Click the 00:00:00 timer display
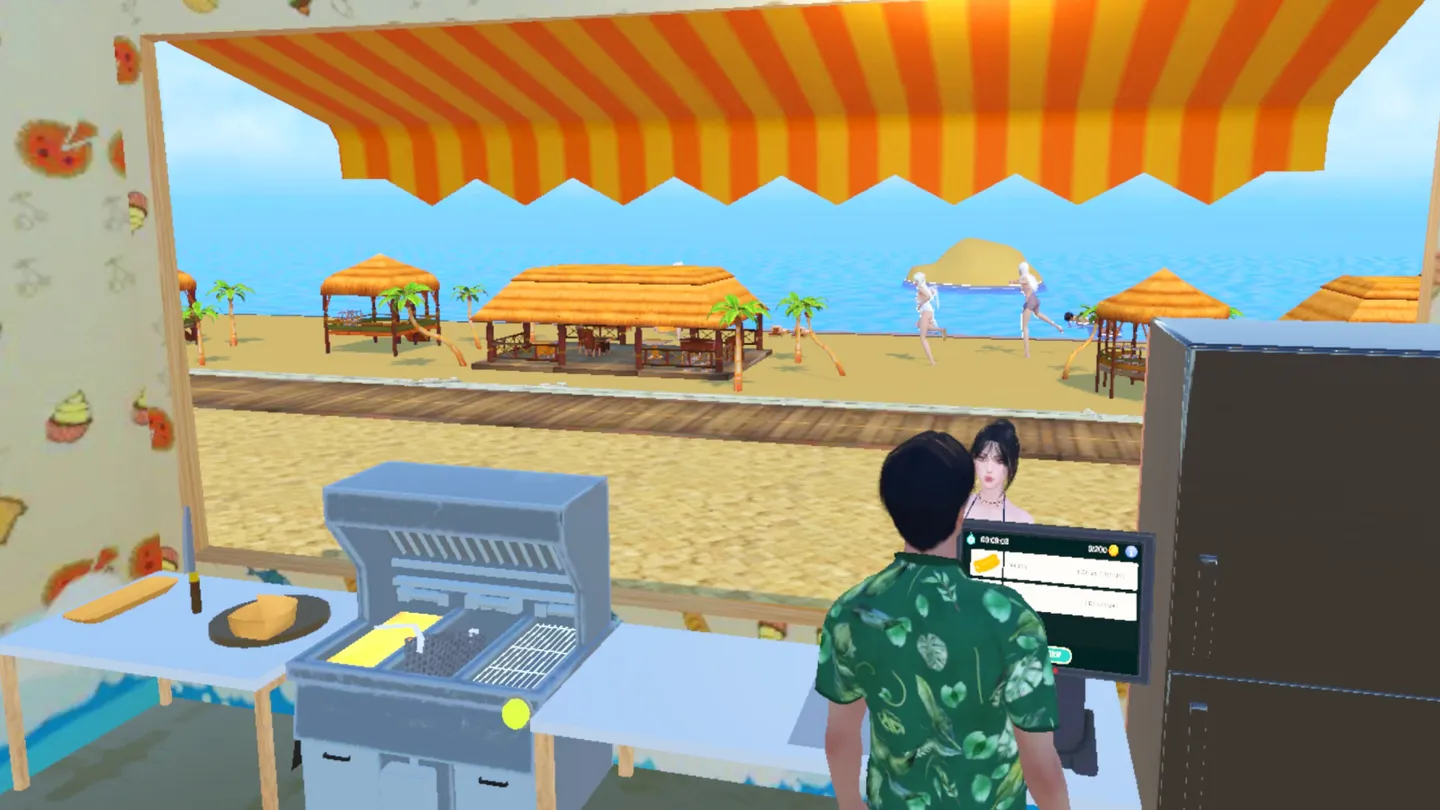Viewport: 1440px width, 810px height. [994, 540]
